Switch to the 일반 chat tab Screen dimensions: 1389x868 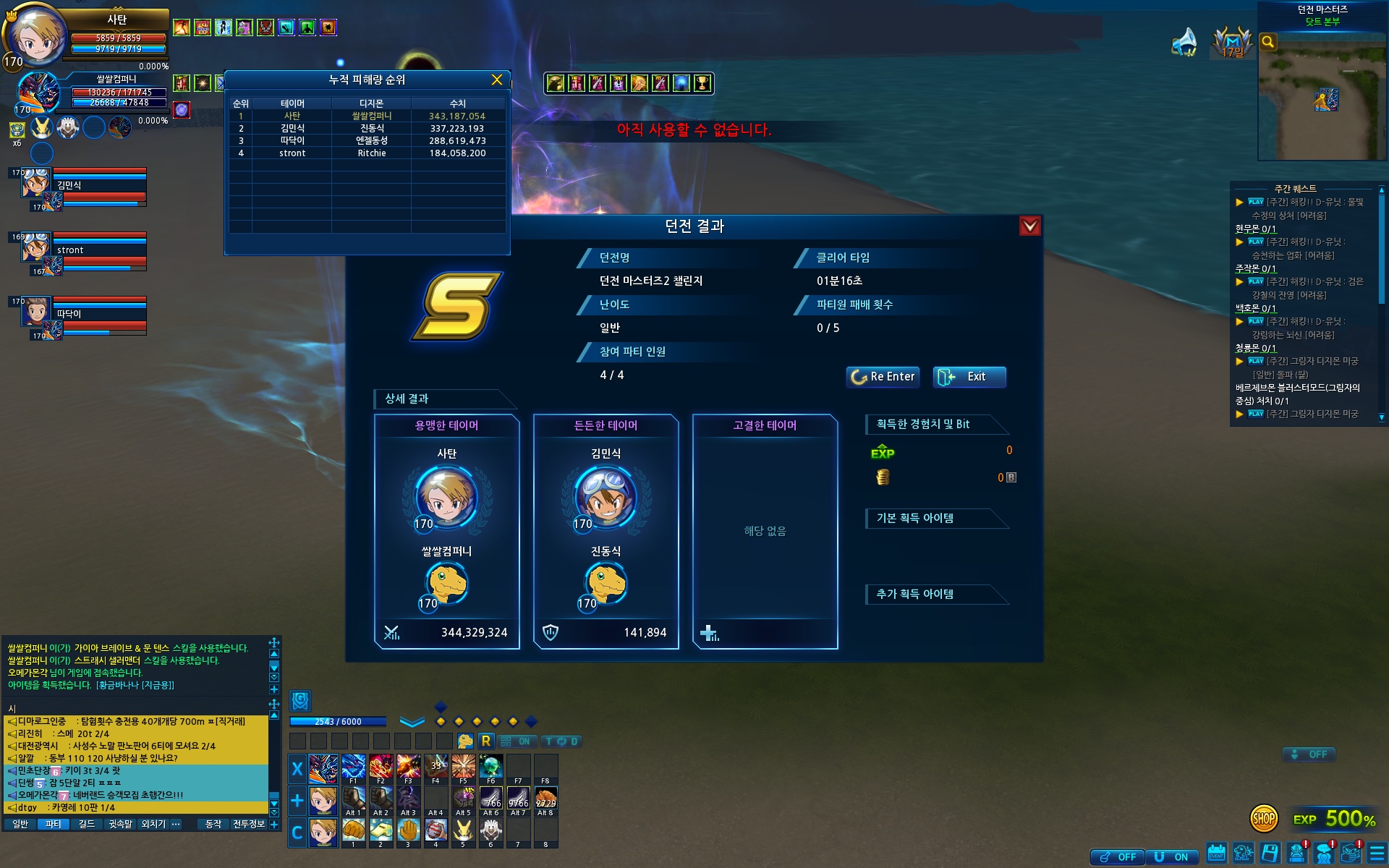pos(20,824)
